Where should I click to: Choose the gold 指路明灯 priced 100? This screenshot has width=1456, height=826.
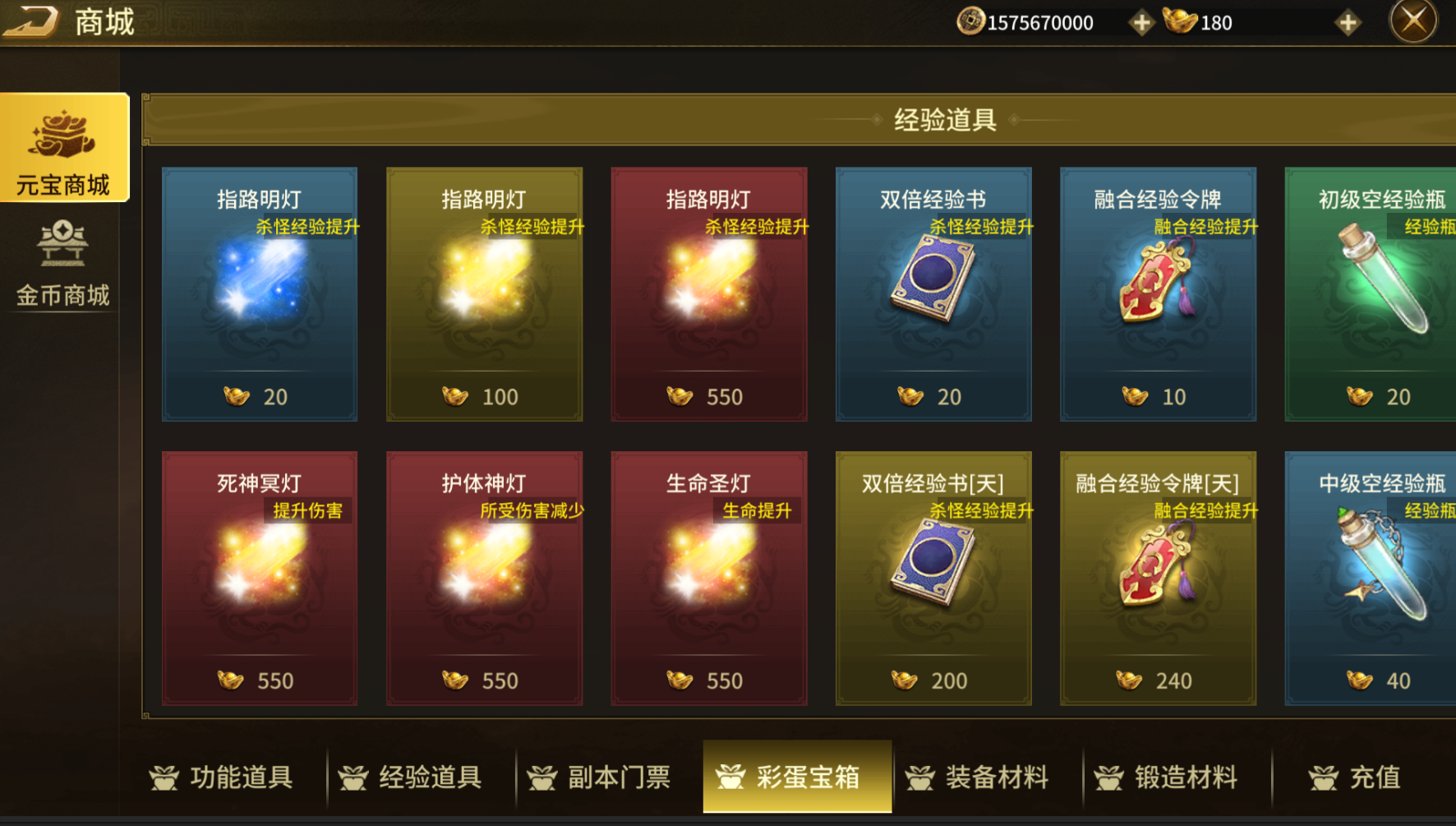[x=484, y=294]
